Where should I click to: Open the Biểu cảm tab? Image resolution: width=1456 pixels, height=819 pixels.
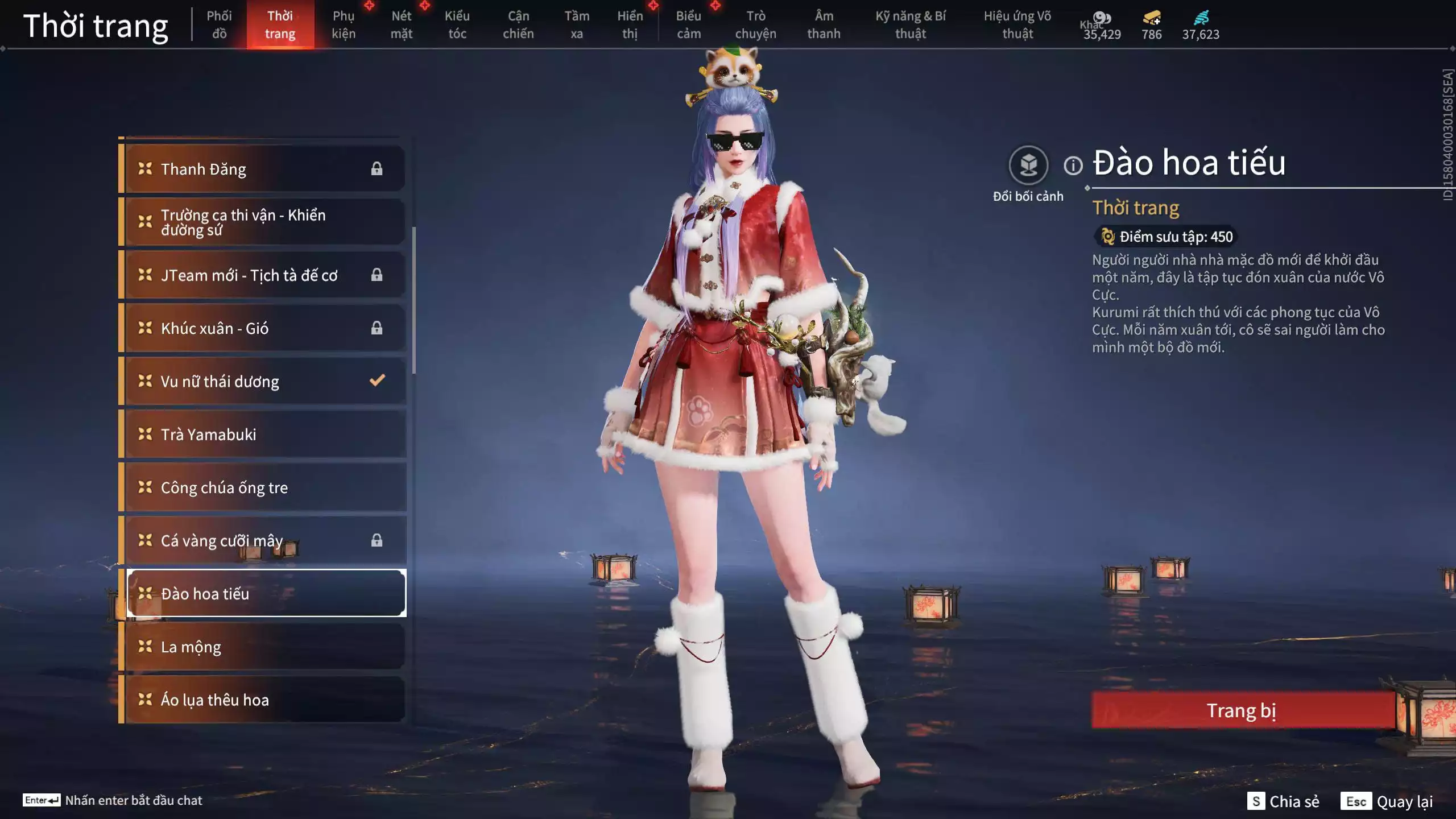689,24
